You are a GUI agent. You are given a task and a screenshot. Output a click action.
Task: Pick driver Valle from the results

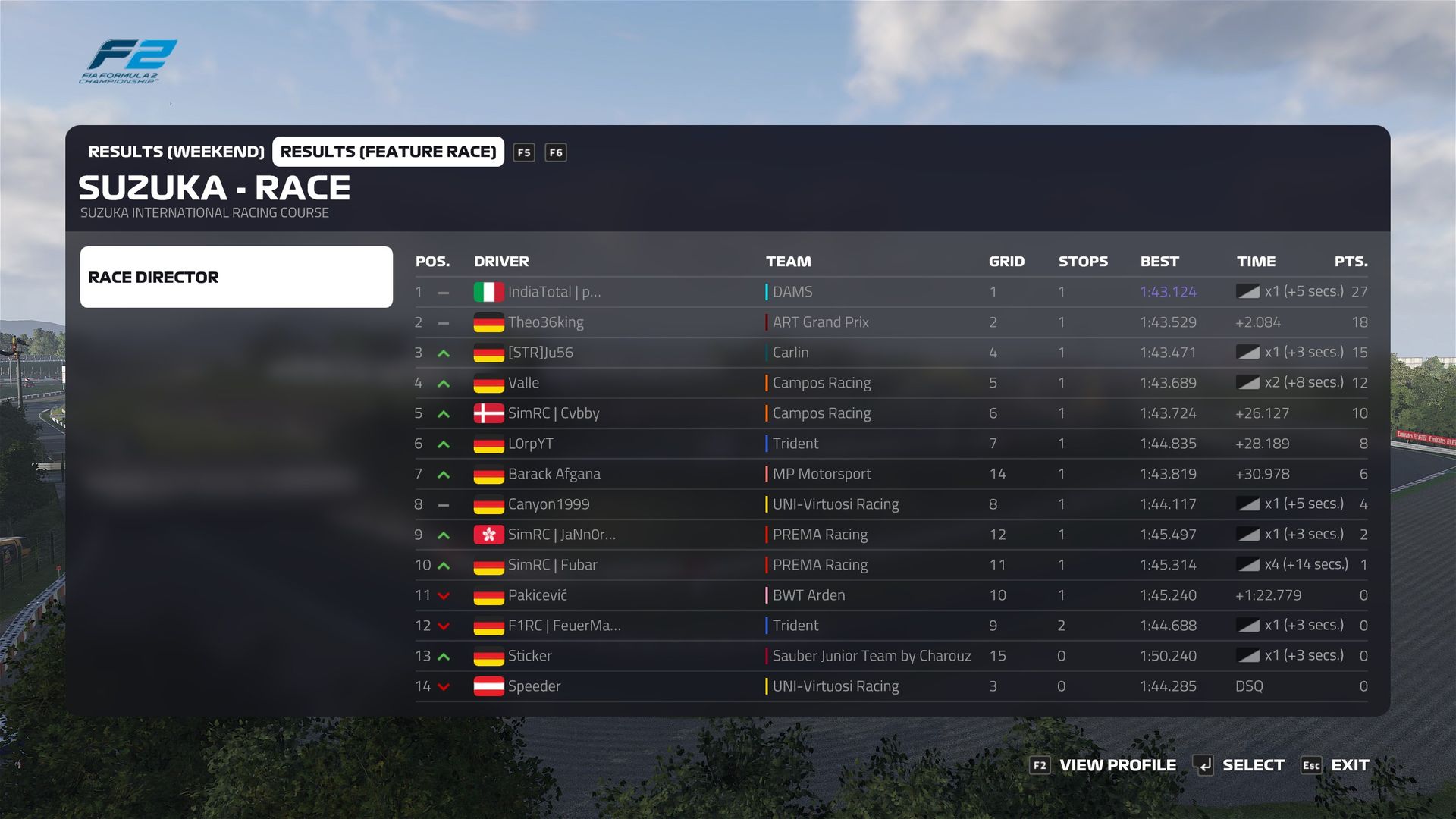pos(524,383)
